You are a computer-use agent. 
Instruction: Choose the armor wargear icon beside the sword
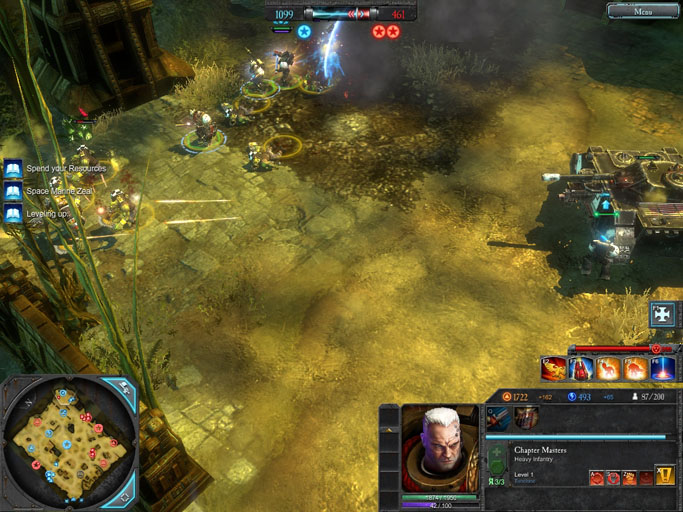point(526,418)
